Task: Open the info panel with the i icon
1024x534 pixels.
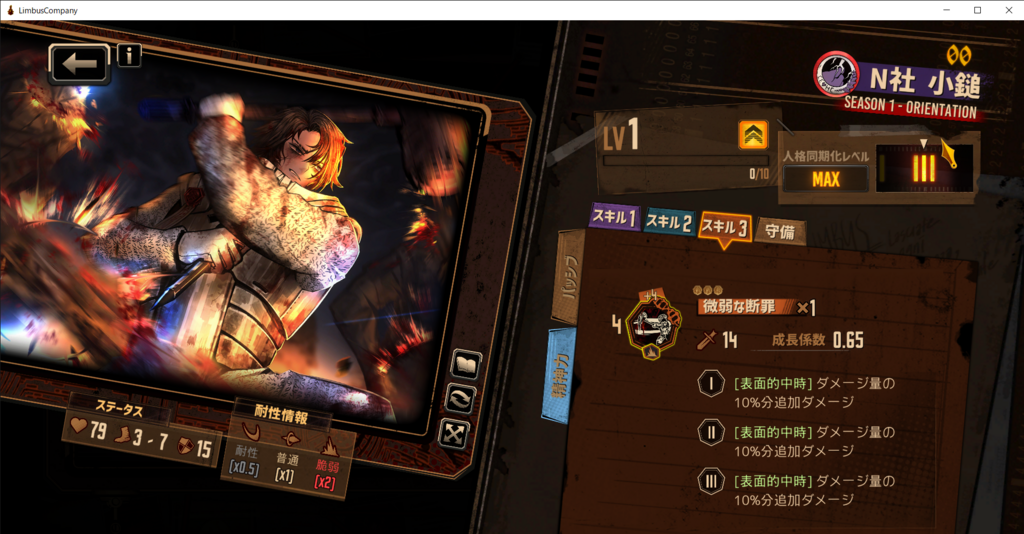Action: pyautogui.click(x=129, y=54)
